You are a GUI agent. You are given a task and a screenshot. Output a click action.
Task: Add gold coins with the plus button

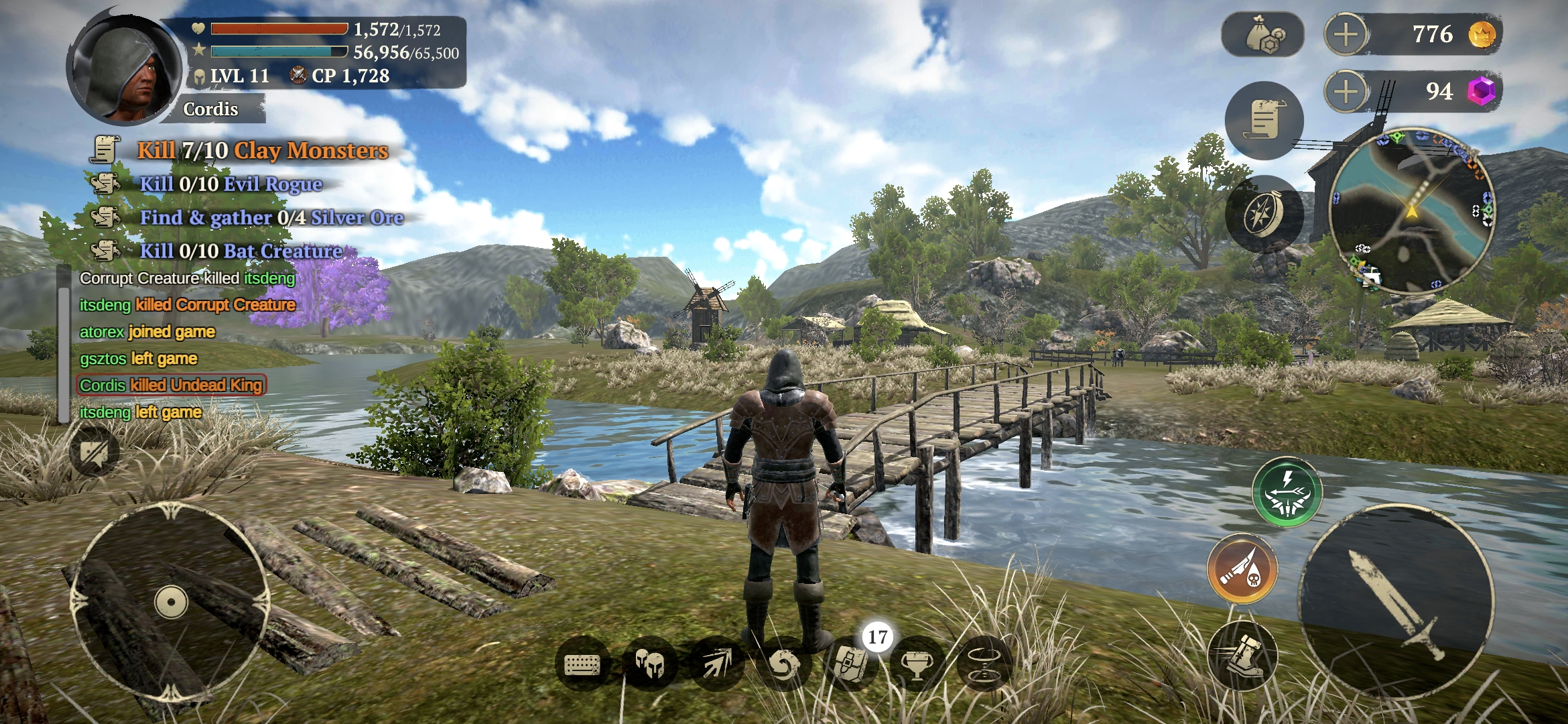tap(1346, 34)
